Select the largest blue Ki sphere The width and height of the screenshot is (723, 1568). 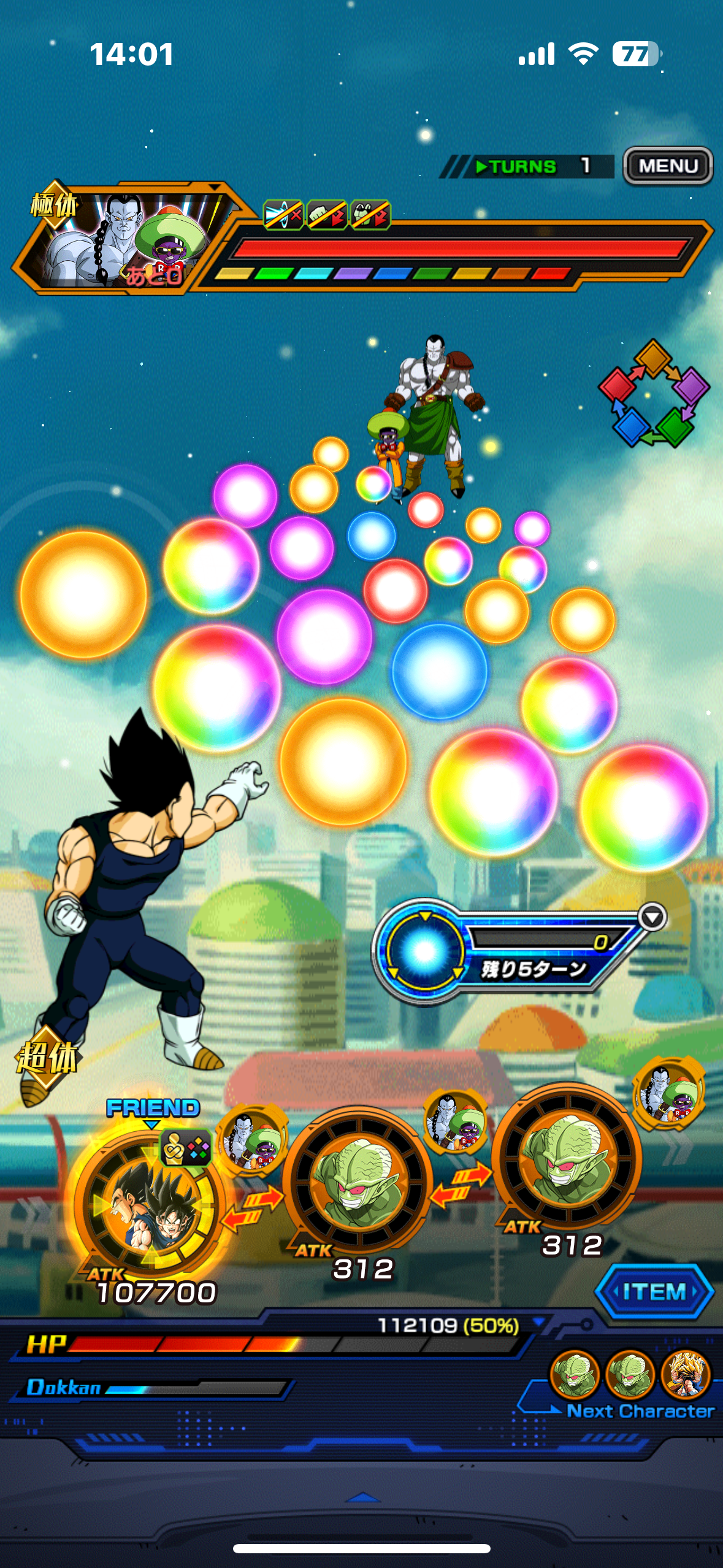coord(439,671)
